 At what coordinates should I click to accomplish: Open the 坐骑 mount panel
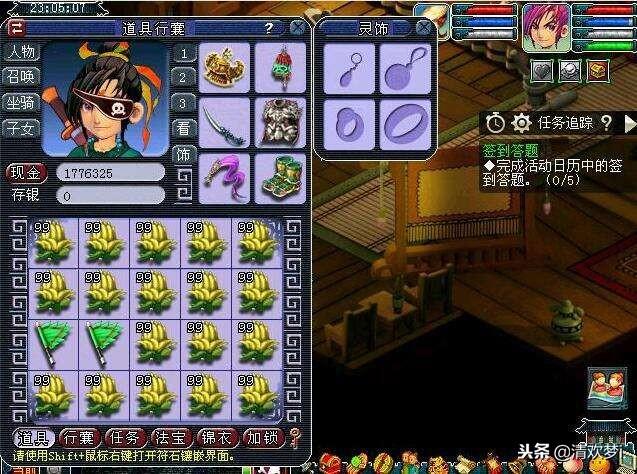pyautogui.click(x=19, y=101)
